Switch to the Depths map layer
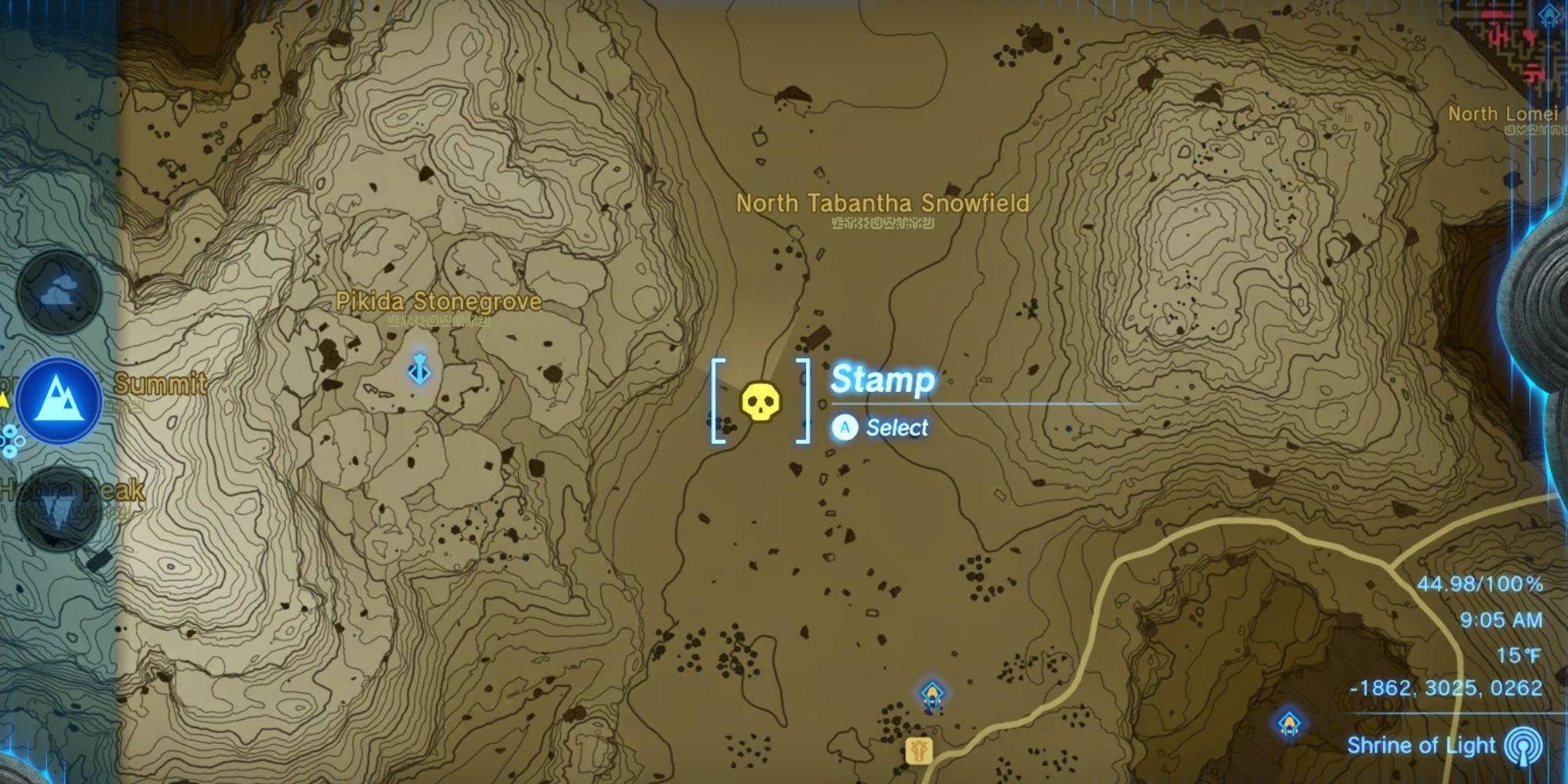 click(x=58, y=506)
